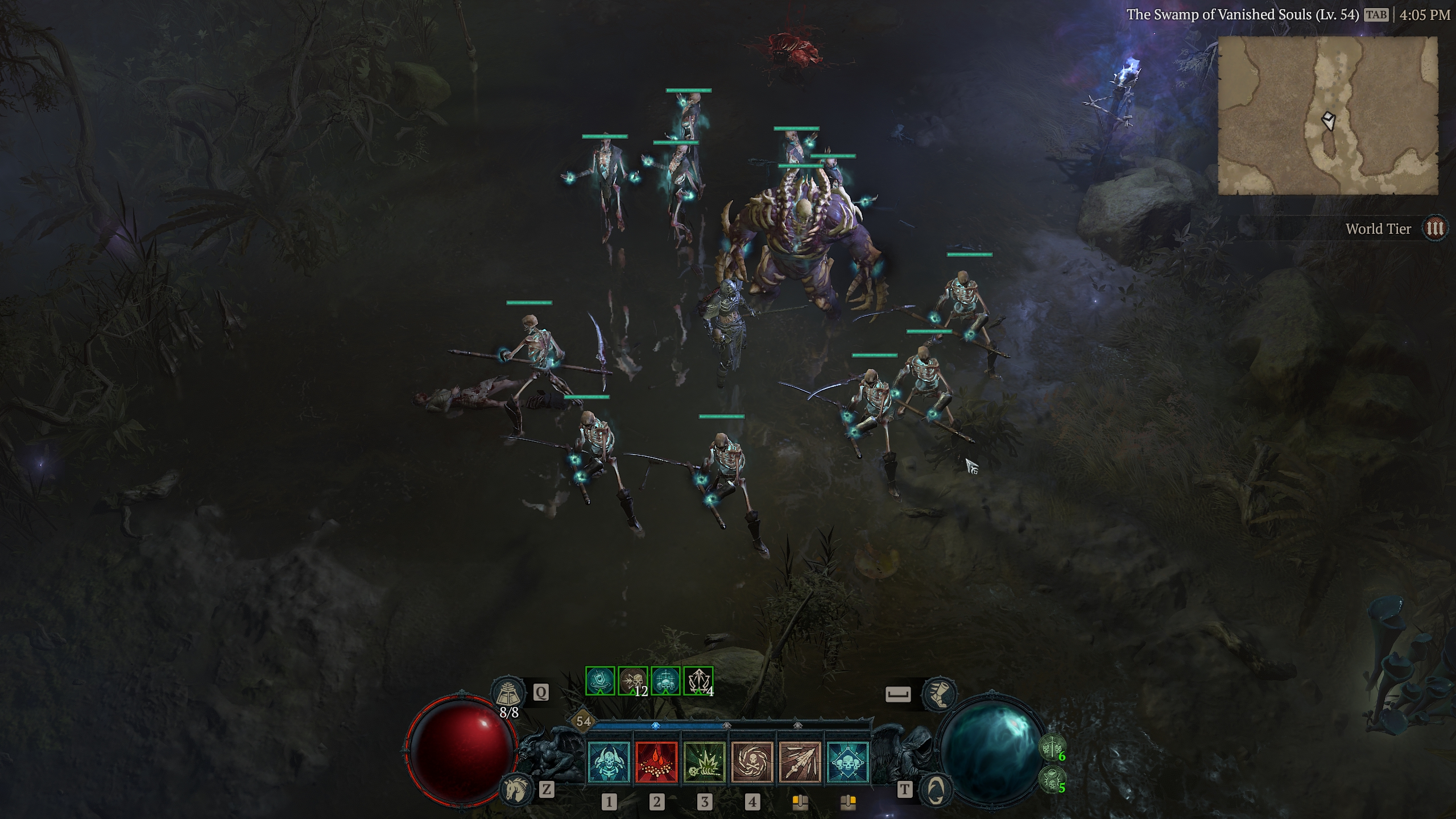Click the skeleton mages minion counter icon

click(x=1051, y=779)
